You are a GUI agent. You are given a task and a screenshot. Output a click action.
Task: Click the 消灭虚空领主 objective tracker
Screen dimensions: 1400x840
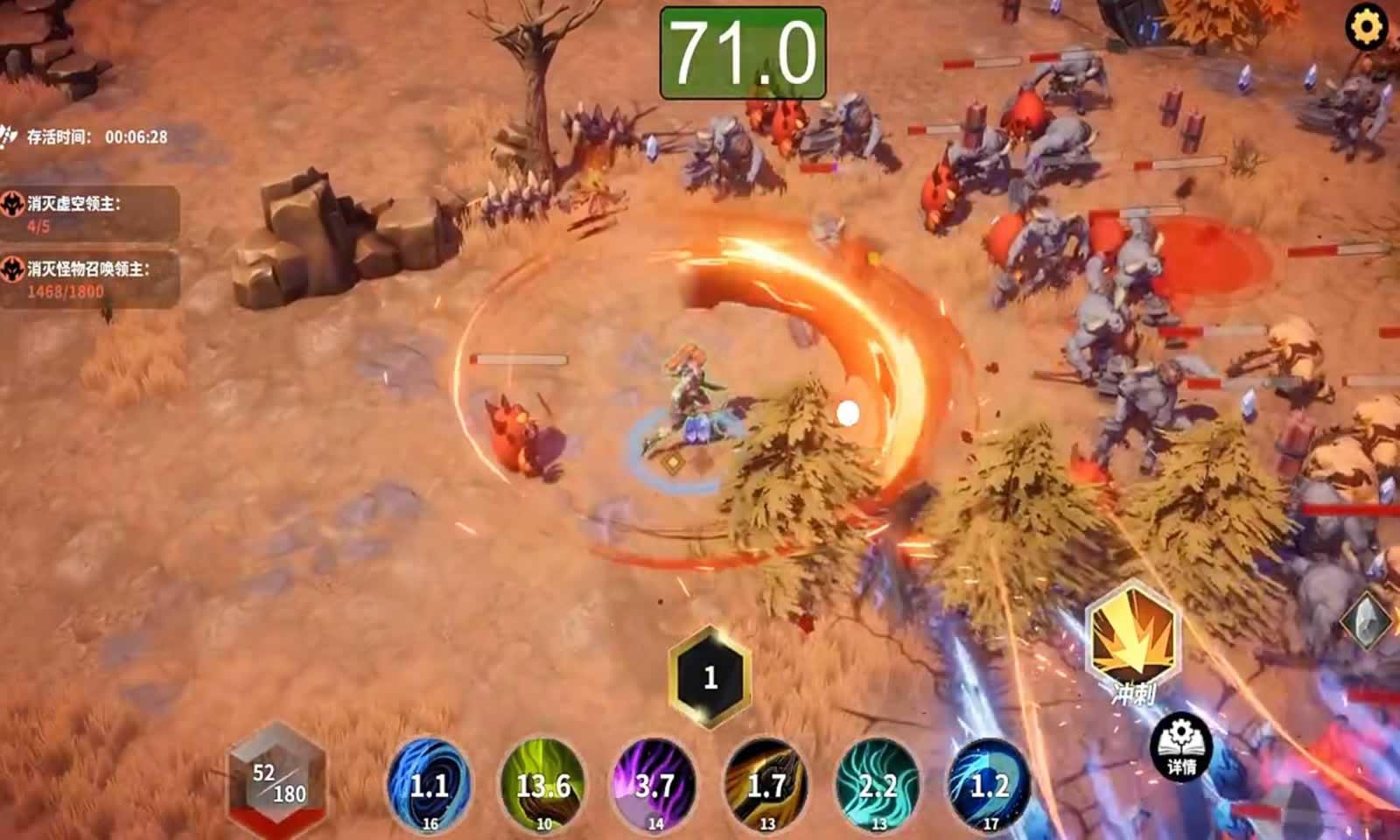89,213
